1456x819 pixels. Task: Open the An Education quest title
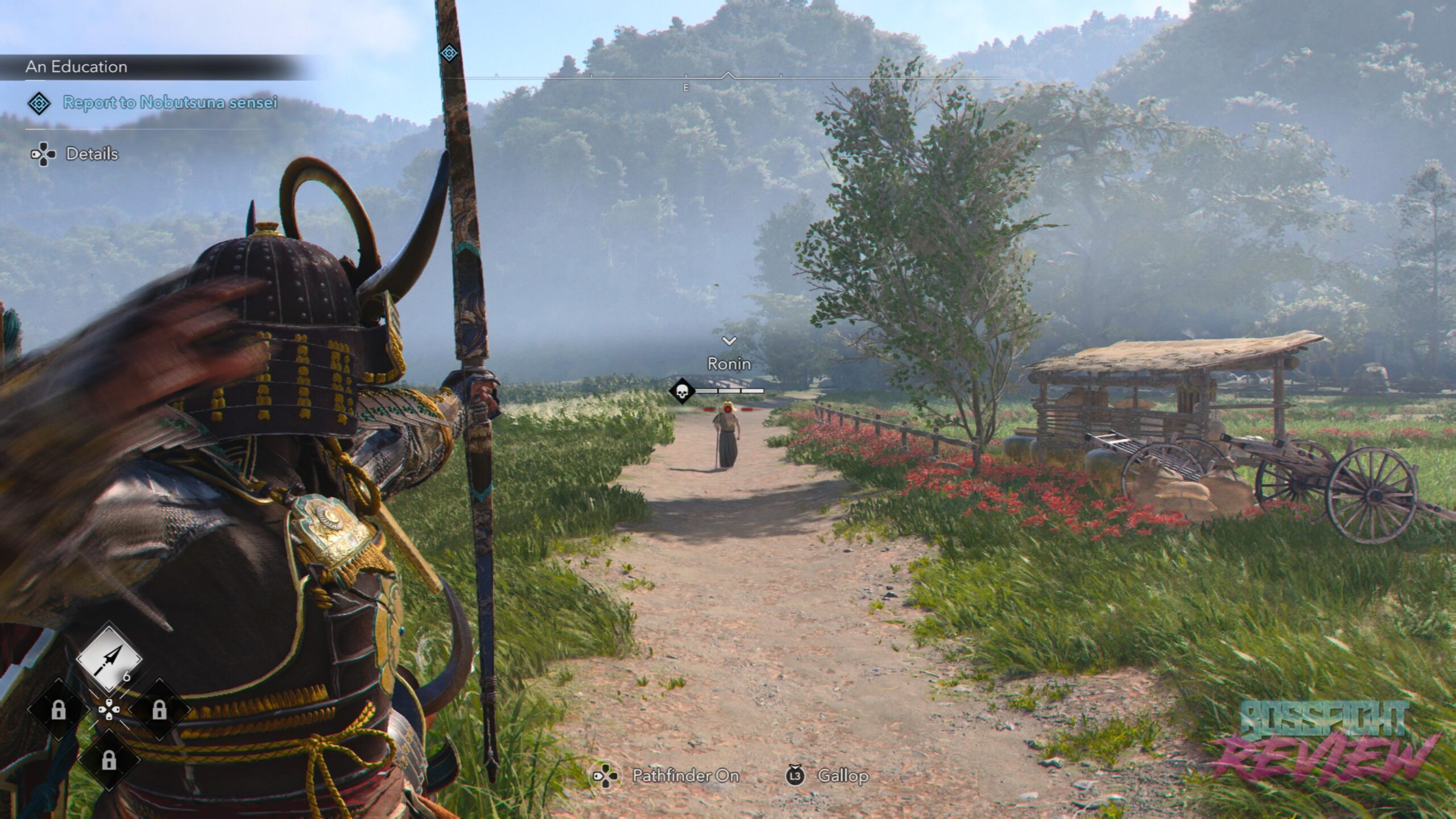(76, 67)
